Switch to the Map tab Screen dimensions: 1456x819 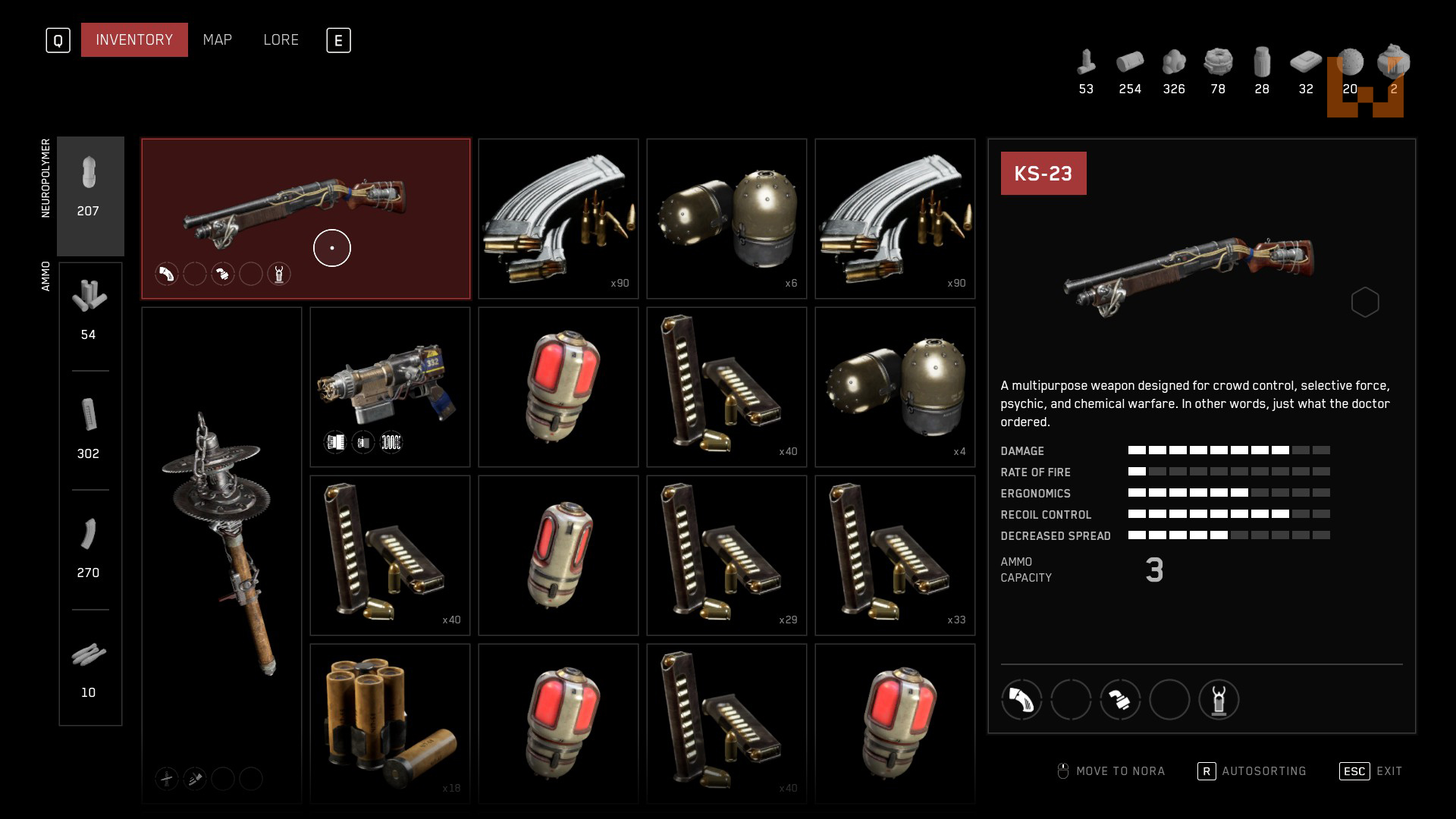coord(217,40)
